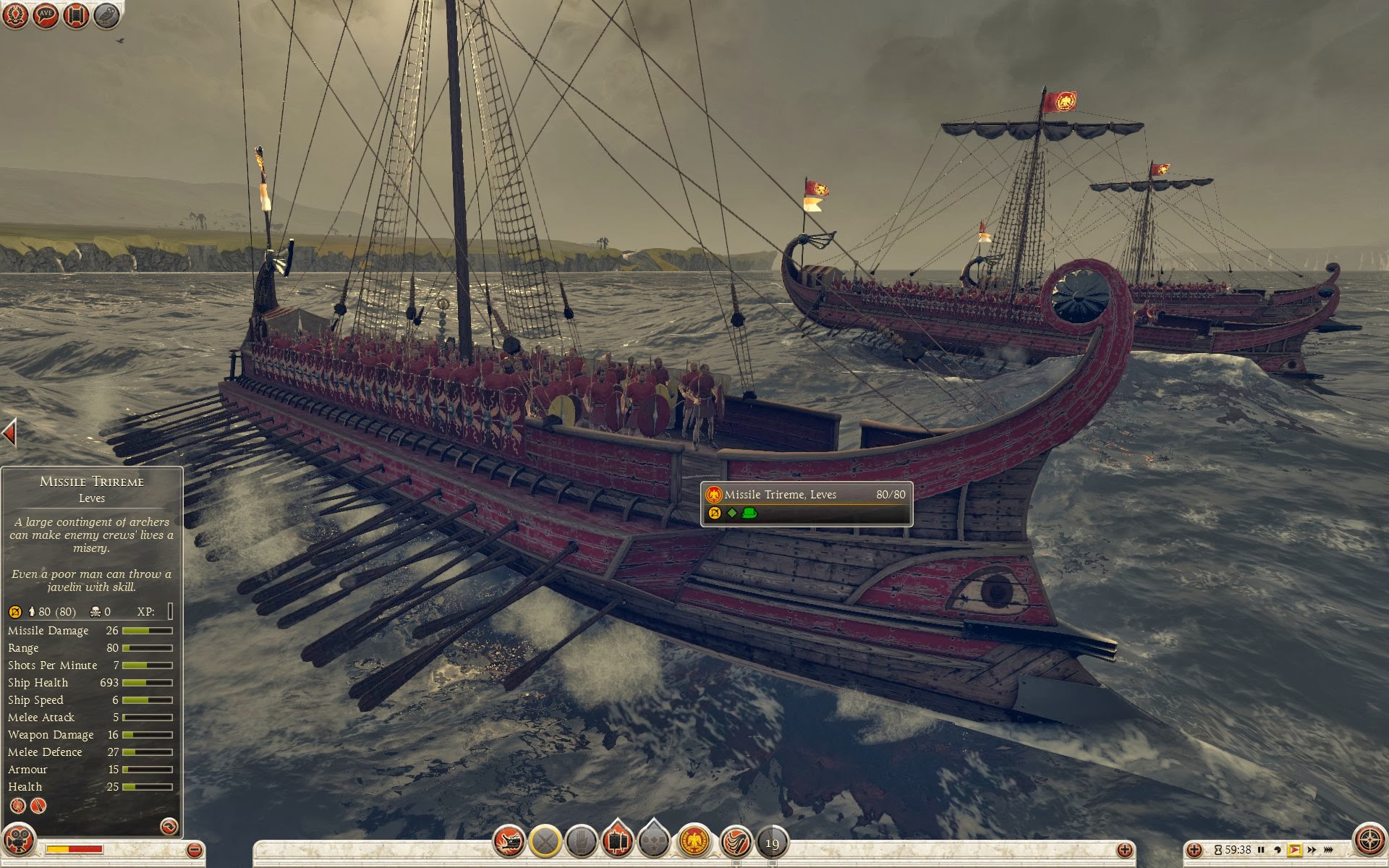
Task: Click the raised hand halt button
Action: [x=581, y=842]
